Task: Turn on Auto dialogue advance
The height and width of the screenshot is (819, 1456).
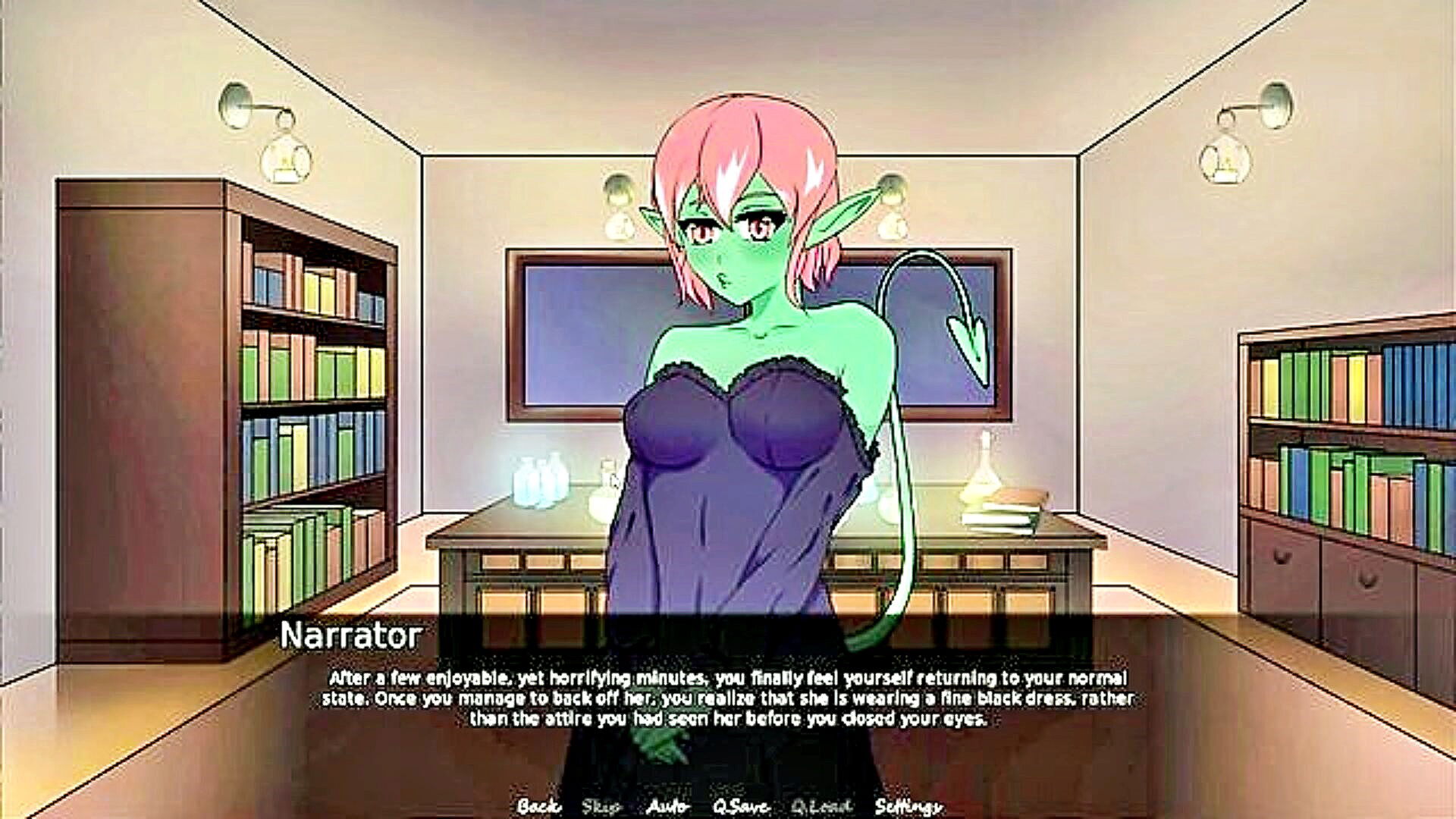Action: 667,806
